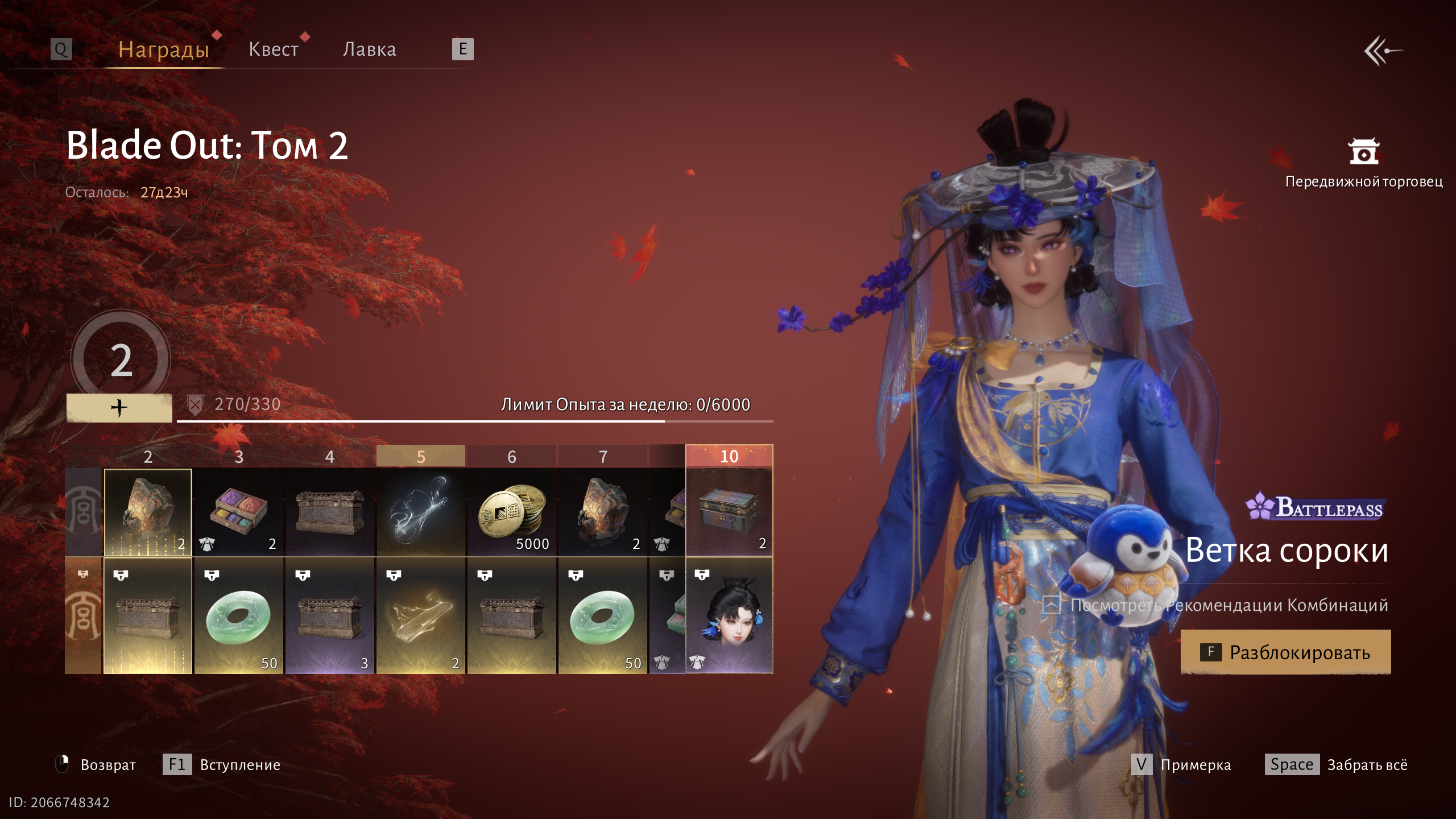The width and height of the screenshot is (1456, 819).
Task: Select the 5000 coins reward
Action: (x=512, y=512)
